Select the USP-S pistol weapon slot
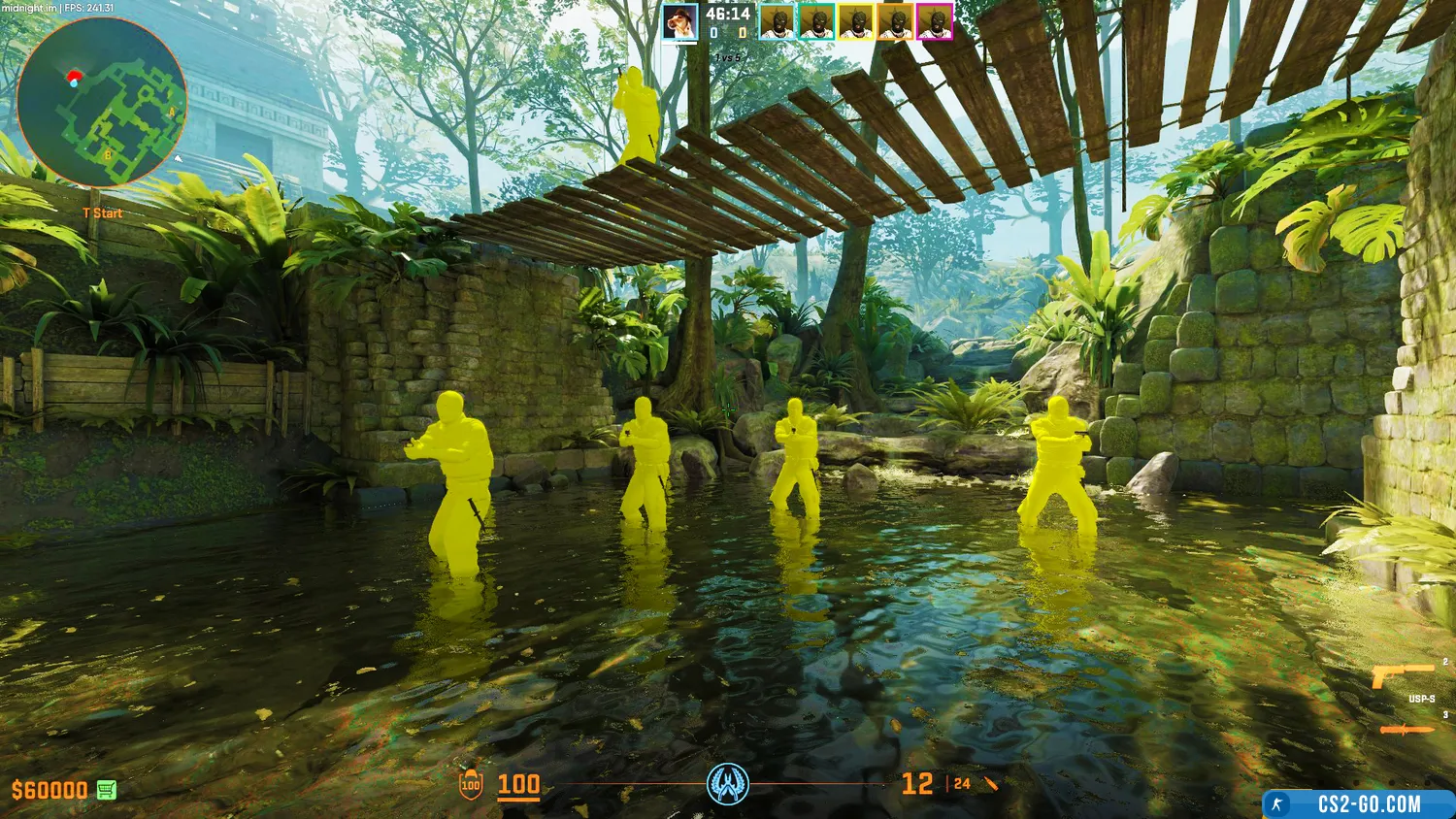The image size is (1456, 819). tap(1404, 676)
